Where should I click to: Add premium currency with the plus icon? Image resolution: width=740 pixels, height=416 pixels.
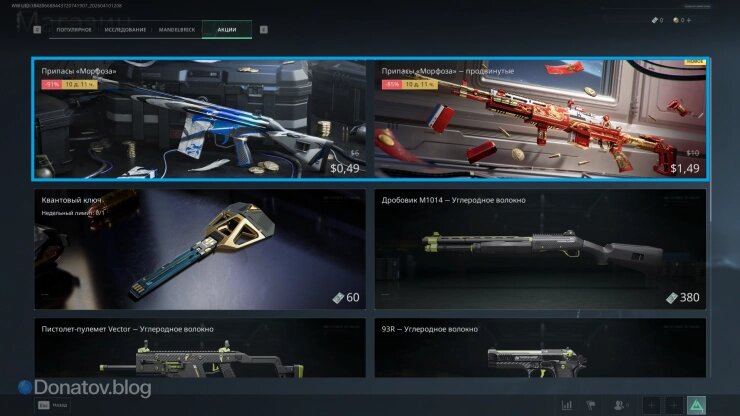pos(688,20)
